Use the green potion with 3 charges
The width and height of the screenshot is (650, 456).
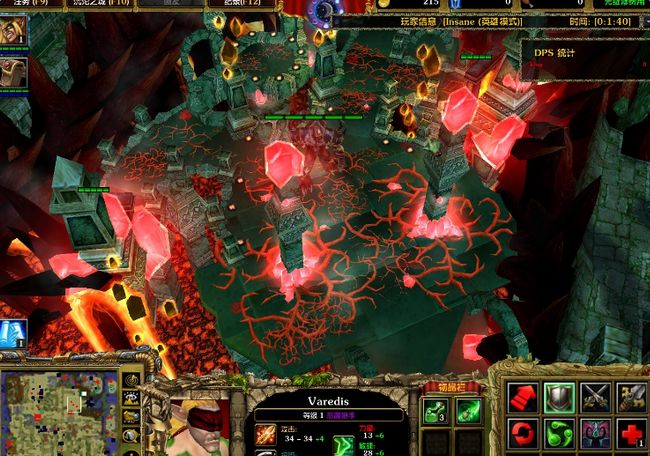pyautogui.click(x=437, y=410)
